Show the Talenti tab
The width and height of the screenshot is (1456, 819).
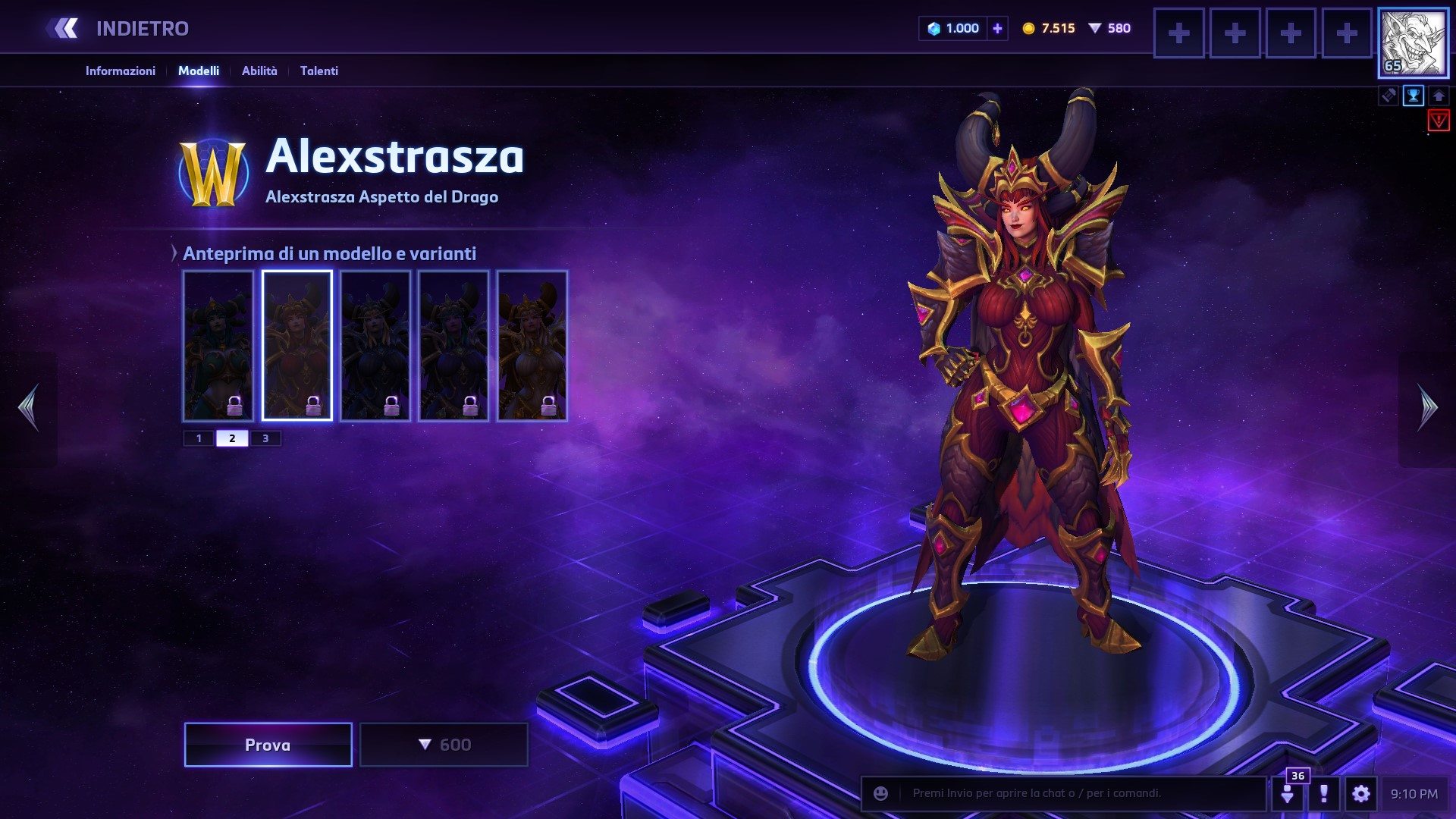[x=319, y=71]
